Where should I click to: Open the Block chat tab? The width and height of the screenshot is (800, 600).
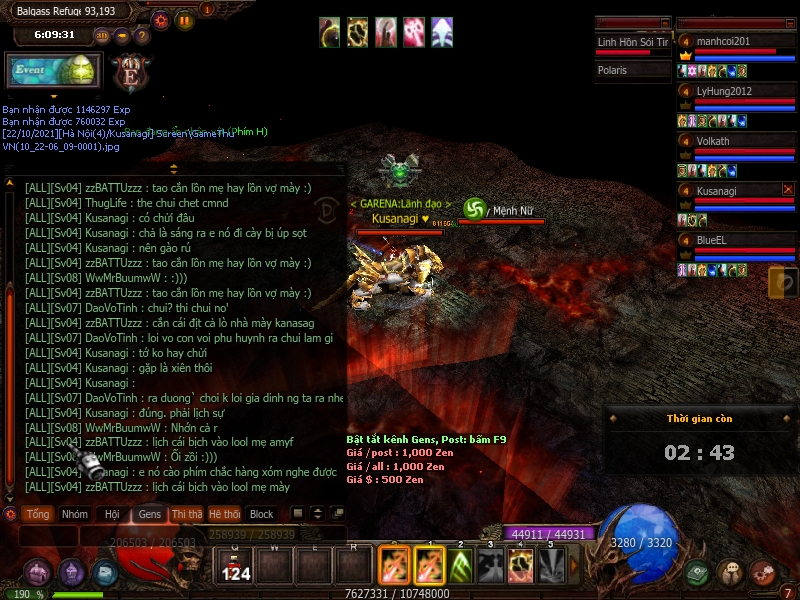[x=261, y=514]
